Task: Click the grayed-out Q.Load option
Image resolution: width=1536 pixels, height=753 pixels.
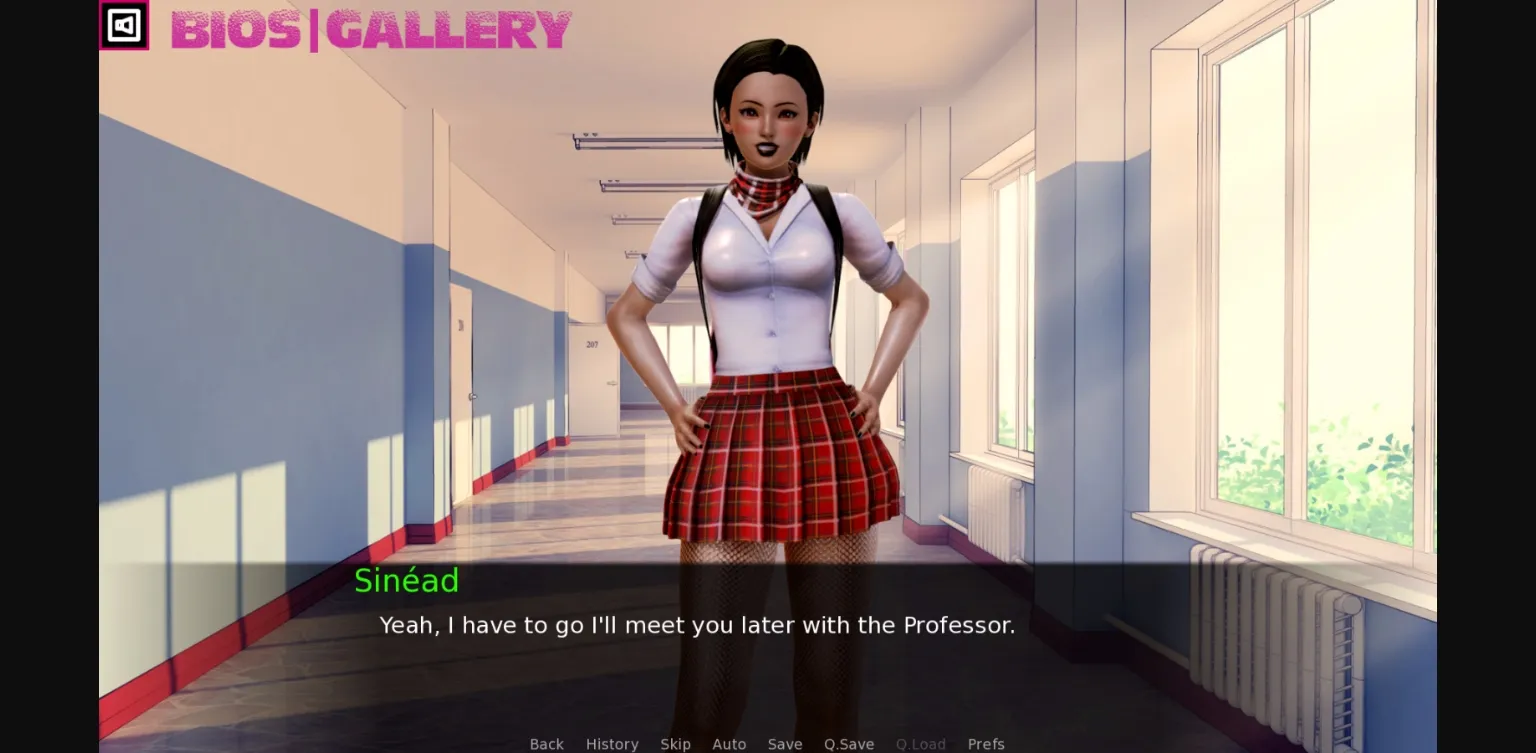Action: coord(920,744)
